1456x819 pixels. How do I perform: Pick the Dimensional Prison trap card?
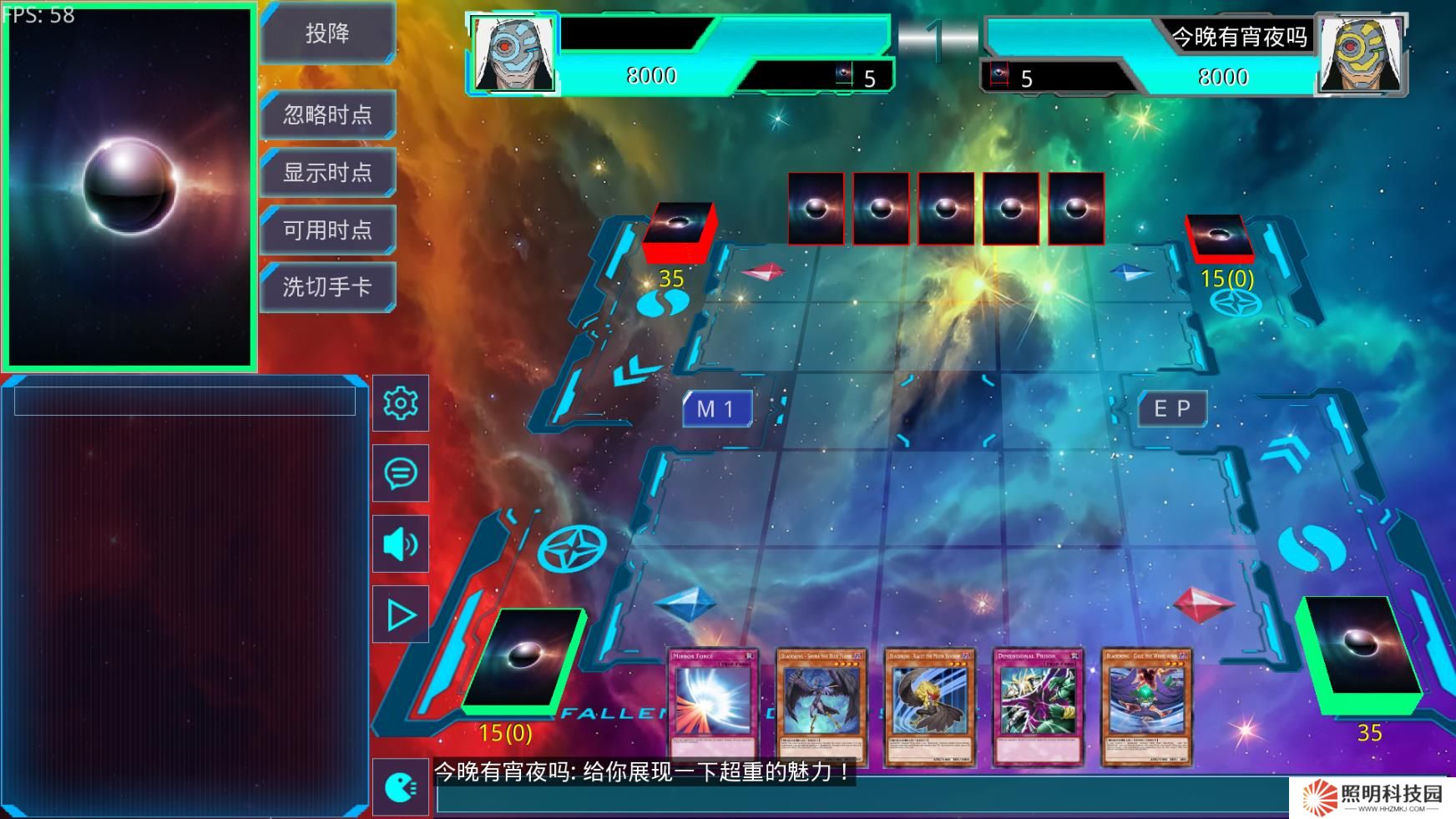coord(1039,707)
